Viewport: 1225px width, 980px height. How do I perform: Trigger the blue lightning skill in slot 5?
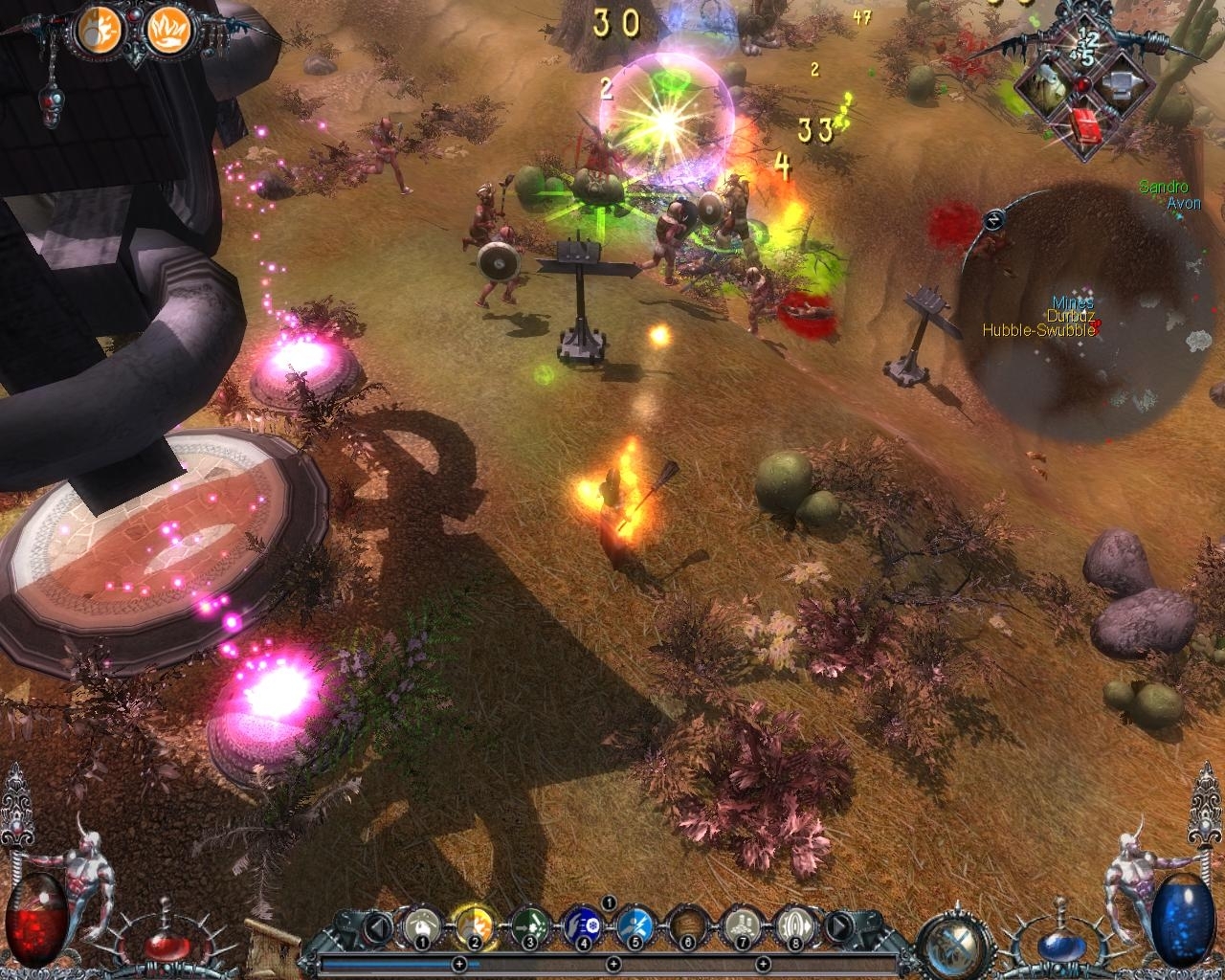click(635, 925)
